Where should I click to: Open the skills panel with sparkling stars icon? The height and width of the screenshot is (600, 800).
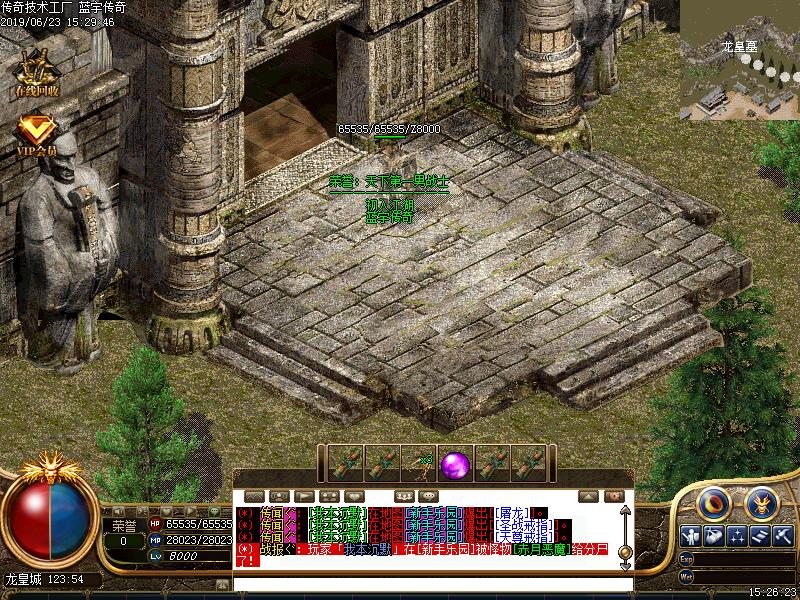coord(737,536)
